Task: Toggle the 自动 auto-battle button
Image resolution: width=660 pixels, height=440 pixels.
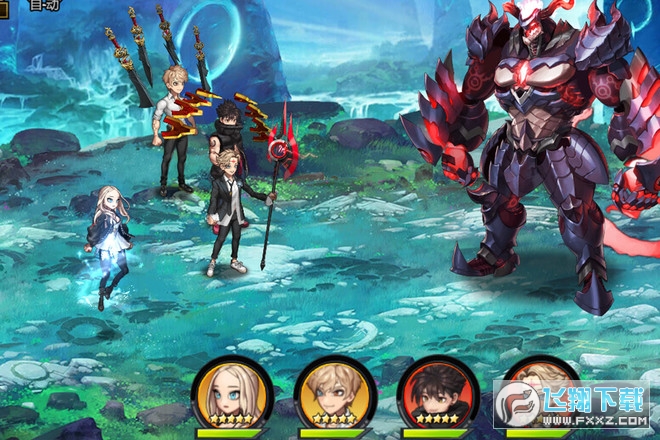Action: tap(43, 5)
